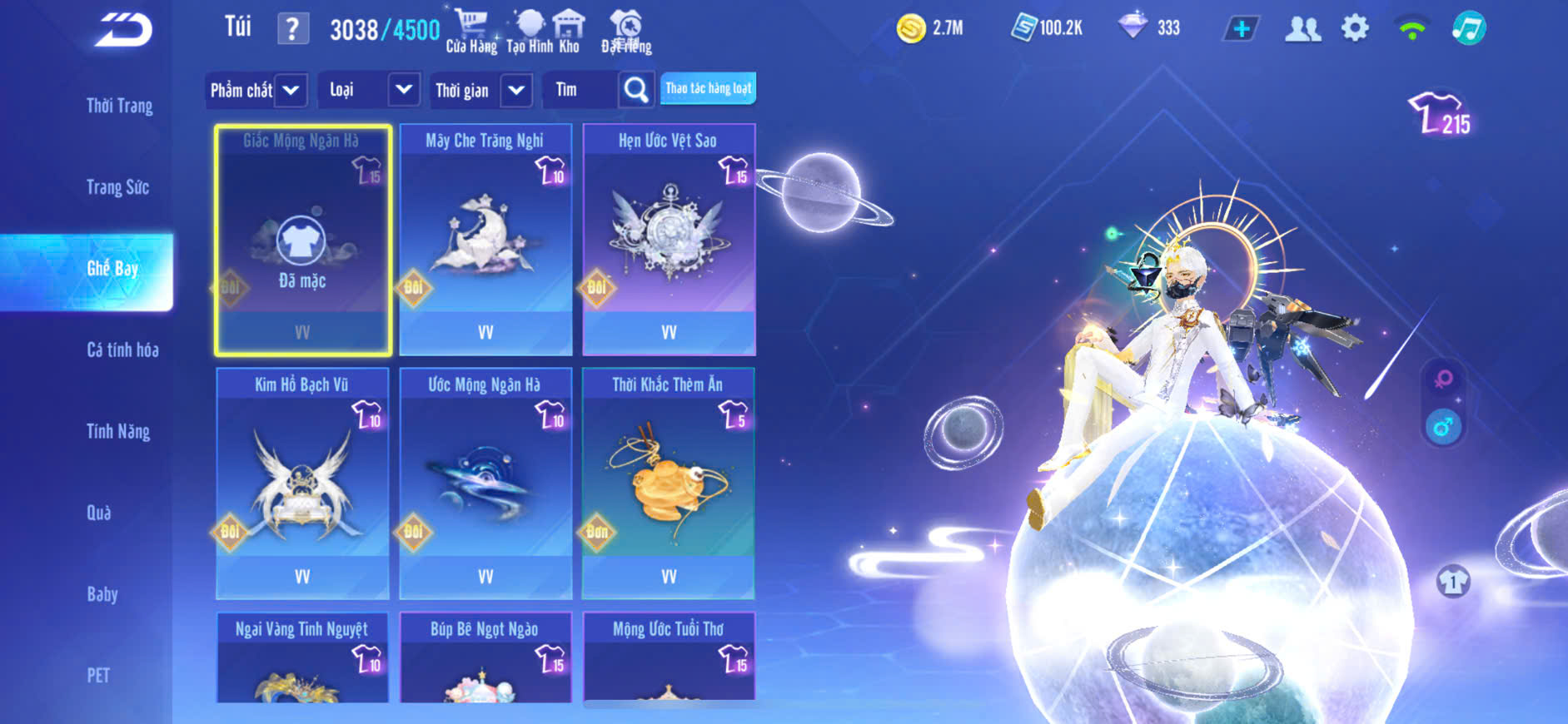
Task: Open the Thời Trang tab
Action: tap(119, 106)
